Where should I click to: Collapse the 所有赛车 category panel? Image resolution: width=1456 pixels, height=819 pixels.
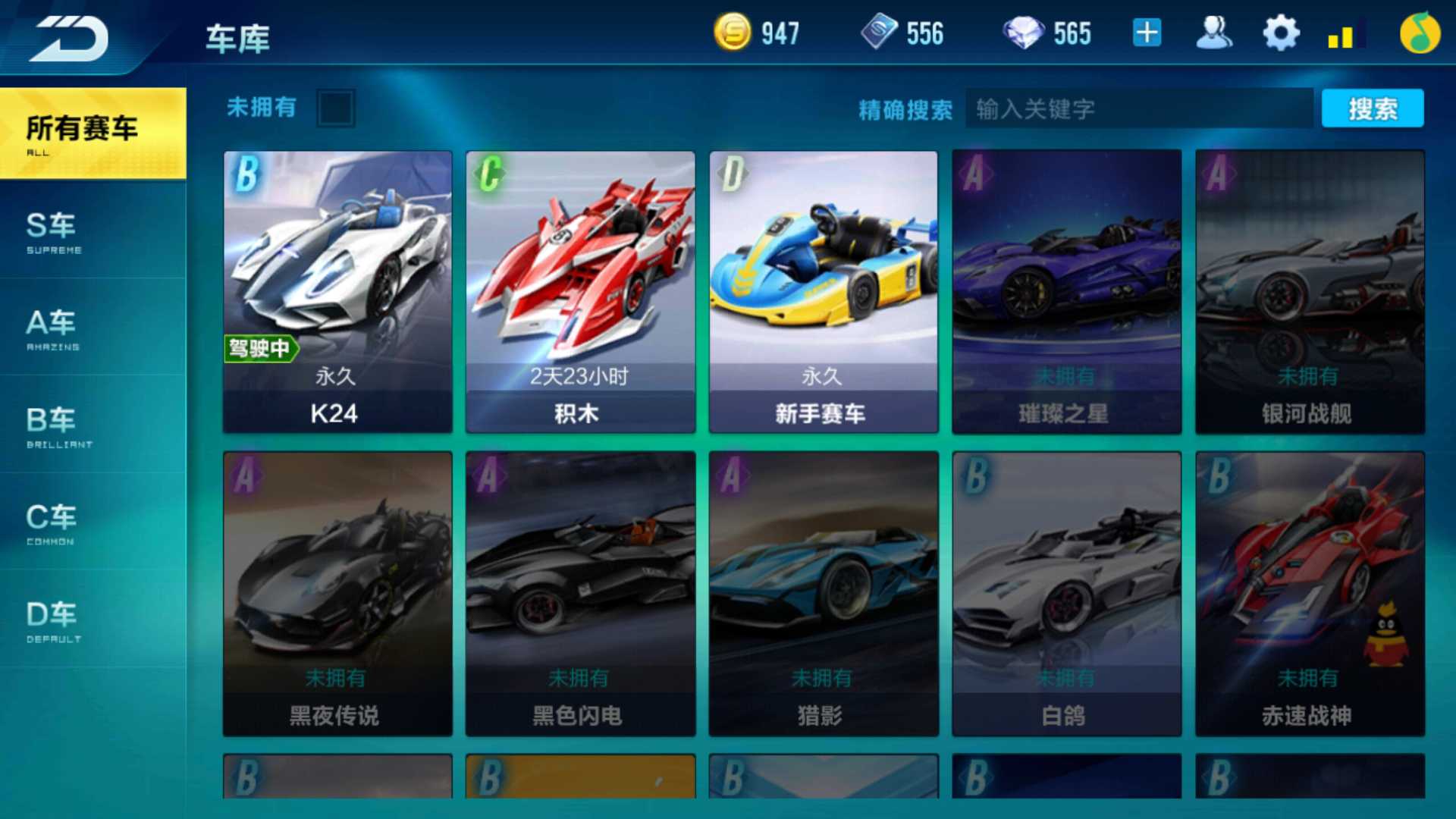[x=83, y=130]
